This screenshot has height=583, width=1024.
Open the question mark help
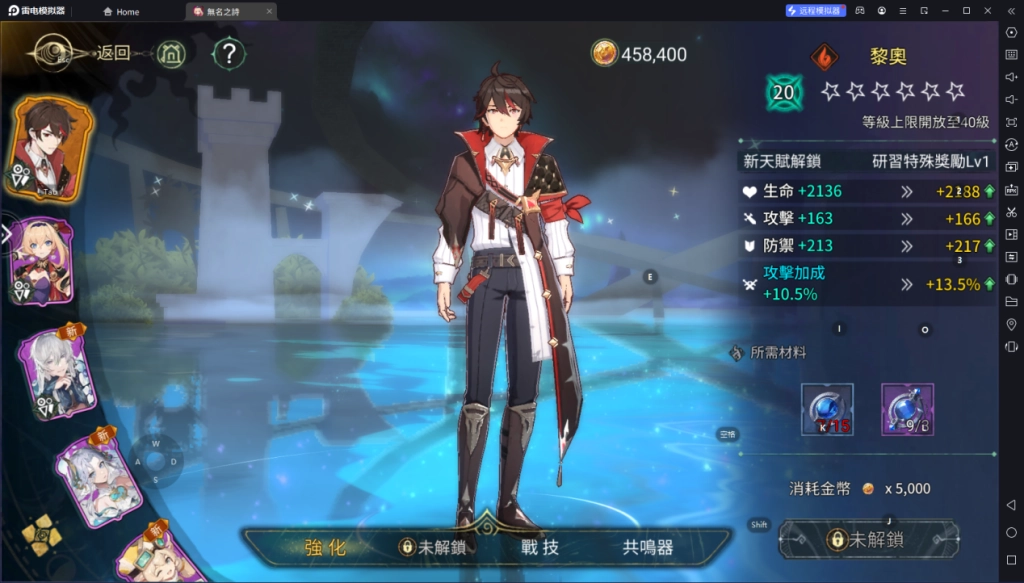[230, 53]
